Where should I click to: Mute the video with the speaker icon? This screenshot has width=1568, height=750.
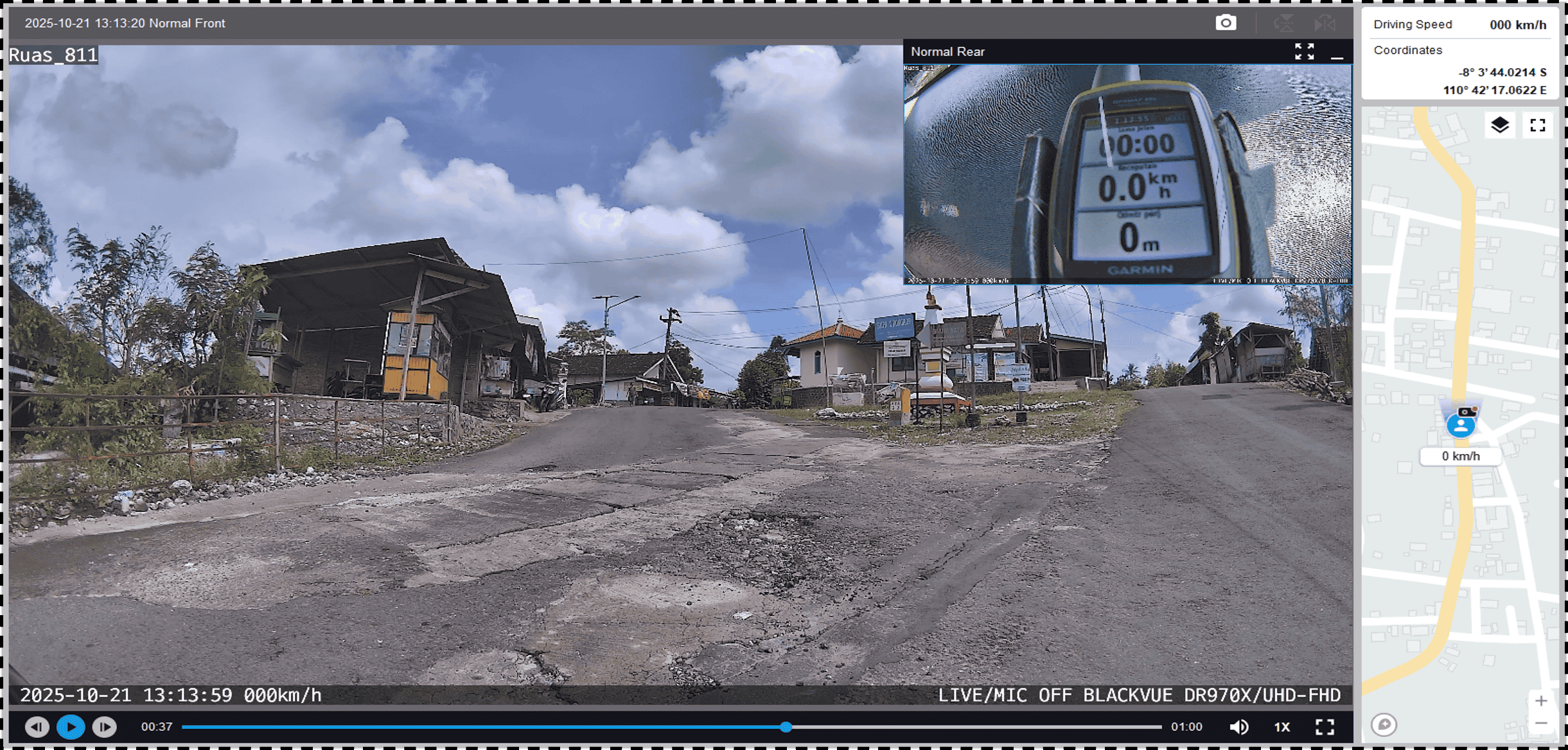coord(1238,727)
